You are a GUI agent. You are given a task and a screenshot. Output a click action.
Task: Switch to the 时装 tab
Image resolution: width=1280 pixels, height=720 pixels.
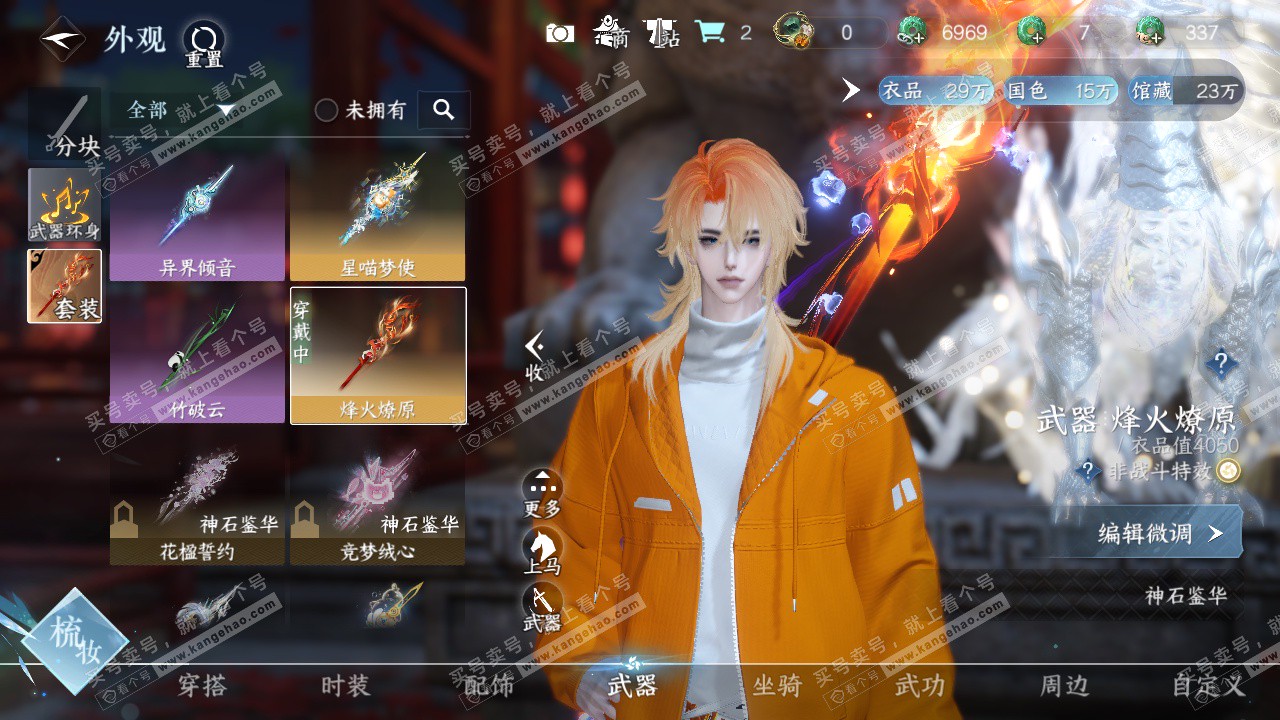pyautogui.click(x=346, y=686)
